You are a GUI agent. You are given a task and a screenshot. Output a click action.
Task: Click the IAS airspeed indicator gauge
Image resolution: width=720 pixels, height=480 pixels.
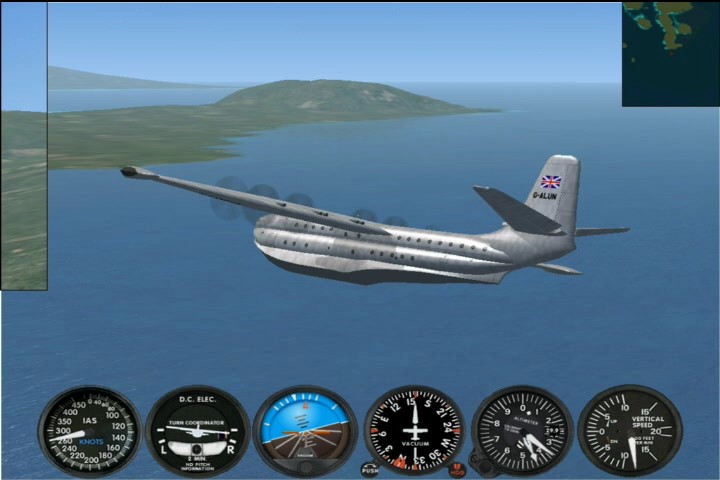90,431
